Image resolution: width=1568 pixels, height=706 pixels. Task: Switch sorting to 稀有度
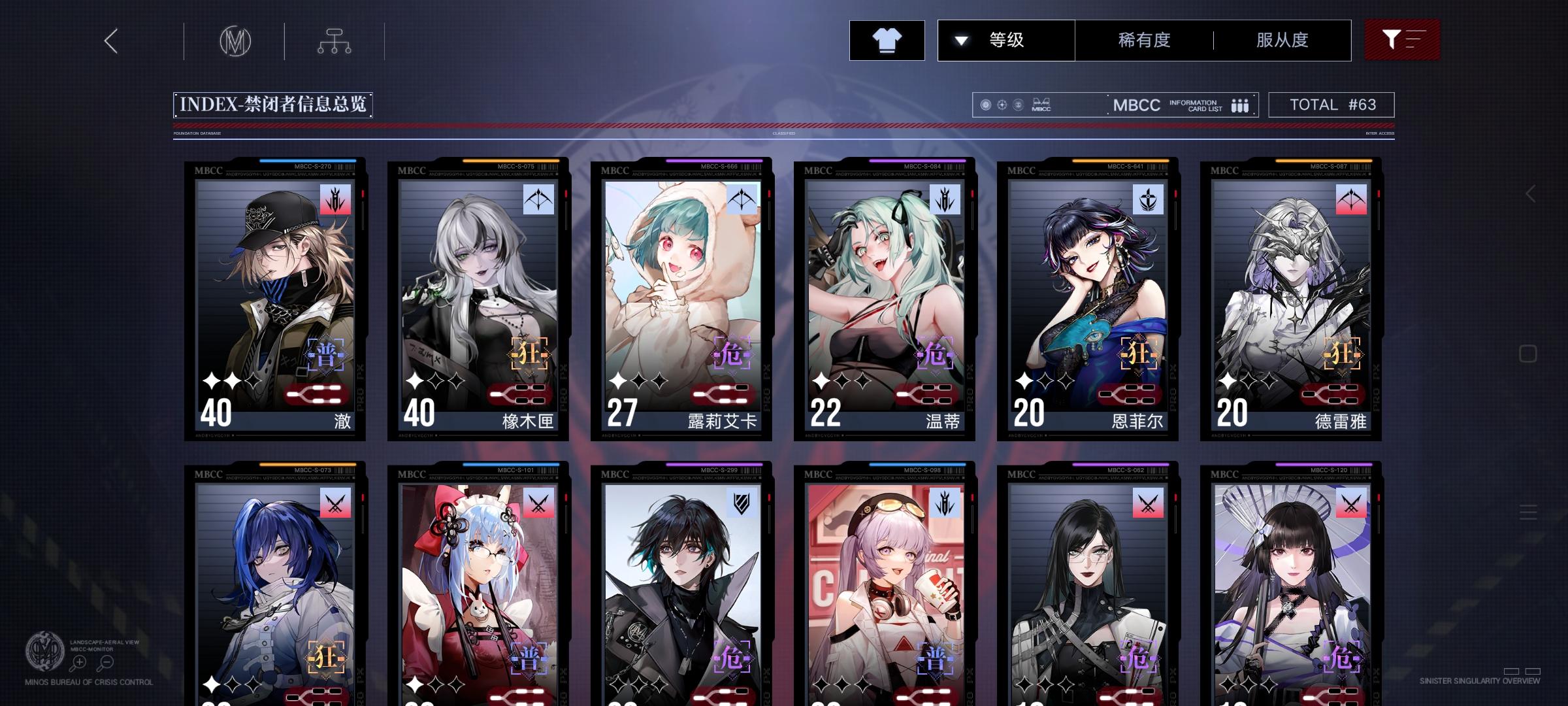pyautogui.click(x=1145, y=40)
